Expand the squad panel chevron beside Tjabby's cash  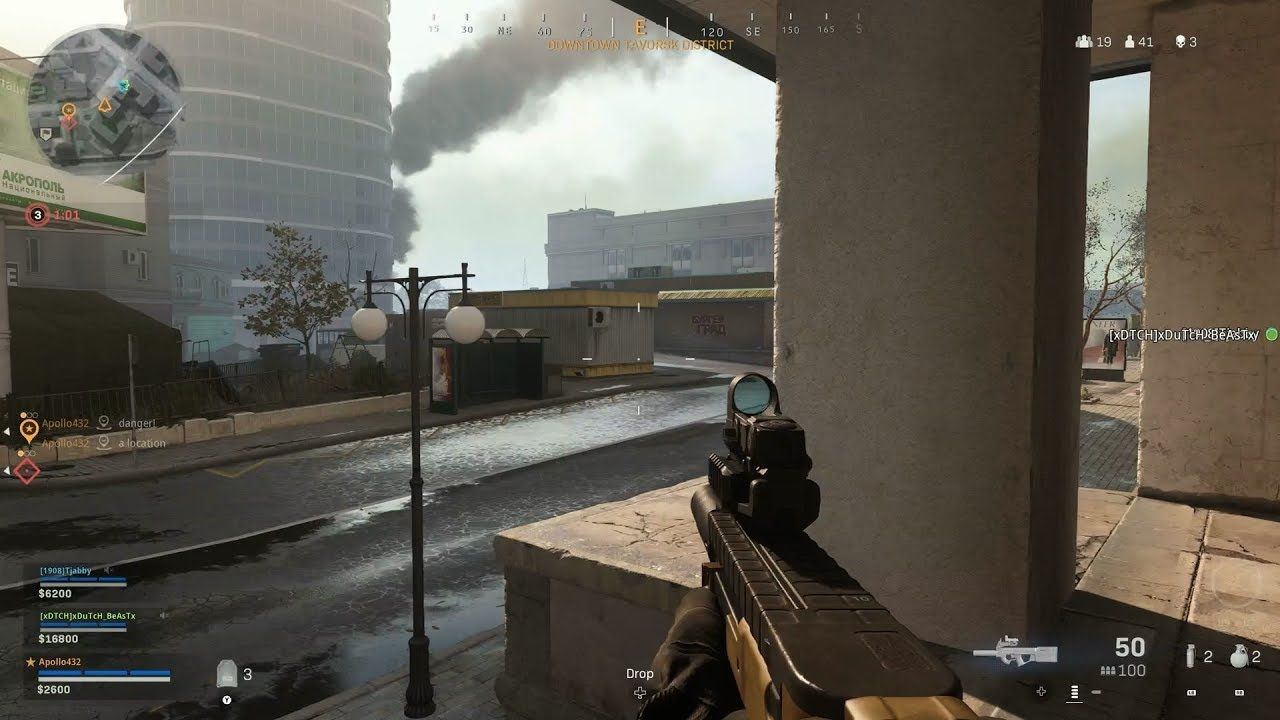tap(292, 594)
